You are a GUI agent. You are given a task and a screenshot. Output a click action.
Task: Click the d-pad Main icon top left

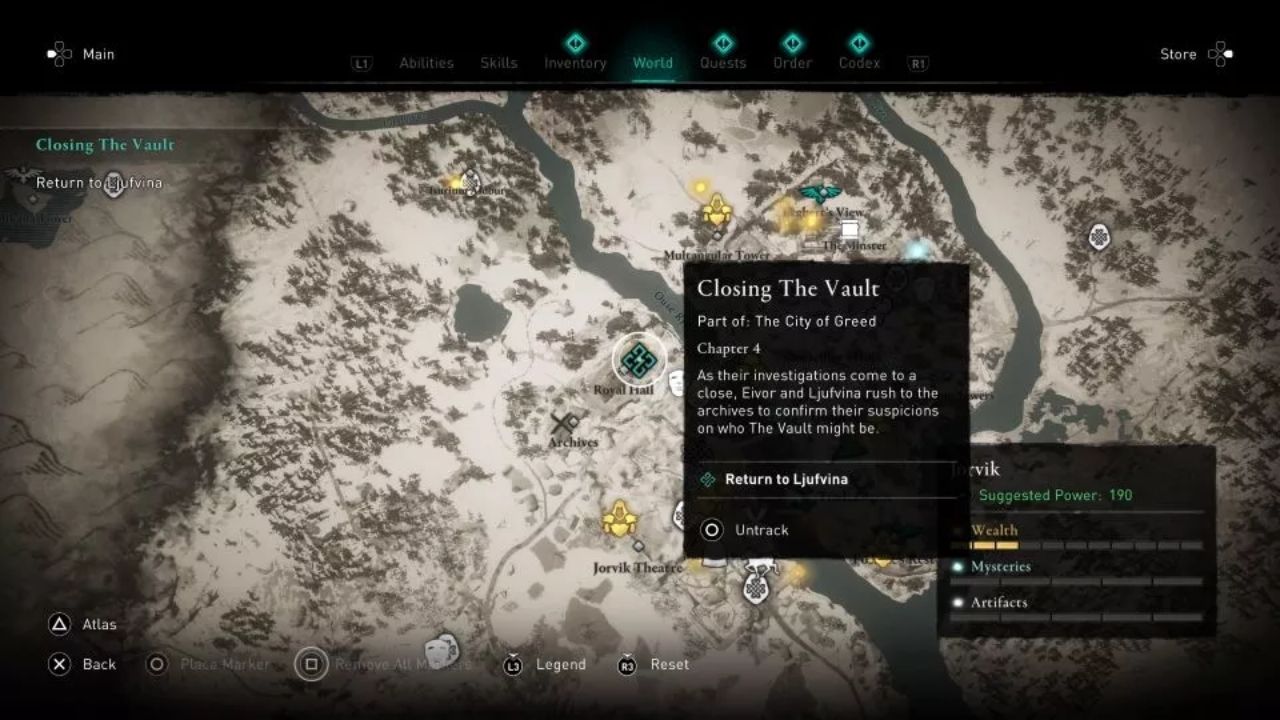pos(62,54)
